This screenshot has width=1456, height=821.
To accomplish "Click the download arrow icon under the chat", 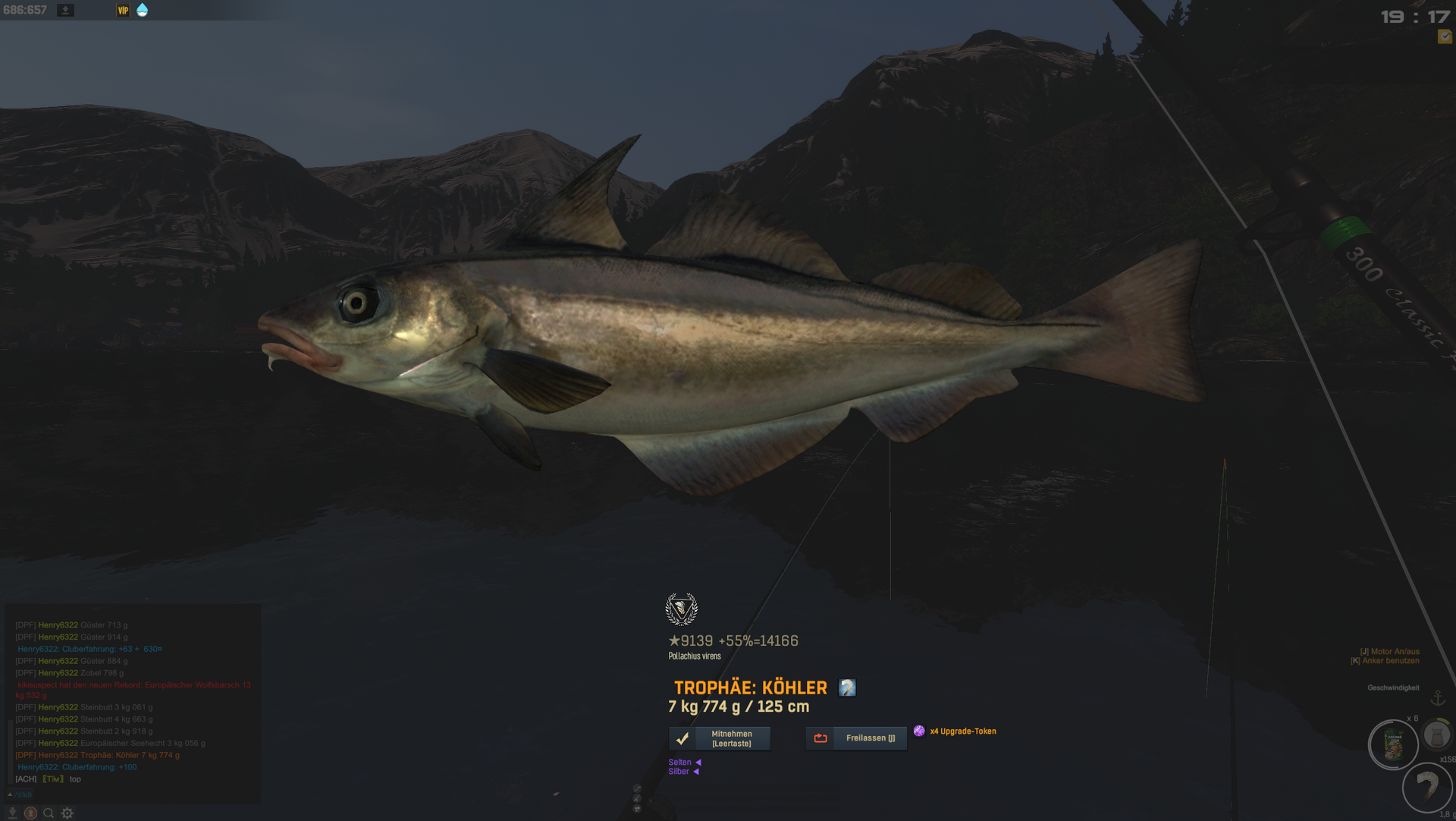I will 12,813.
